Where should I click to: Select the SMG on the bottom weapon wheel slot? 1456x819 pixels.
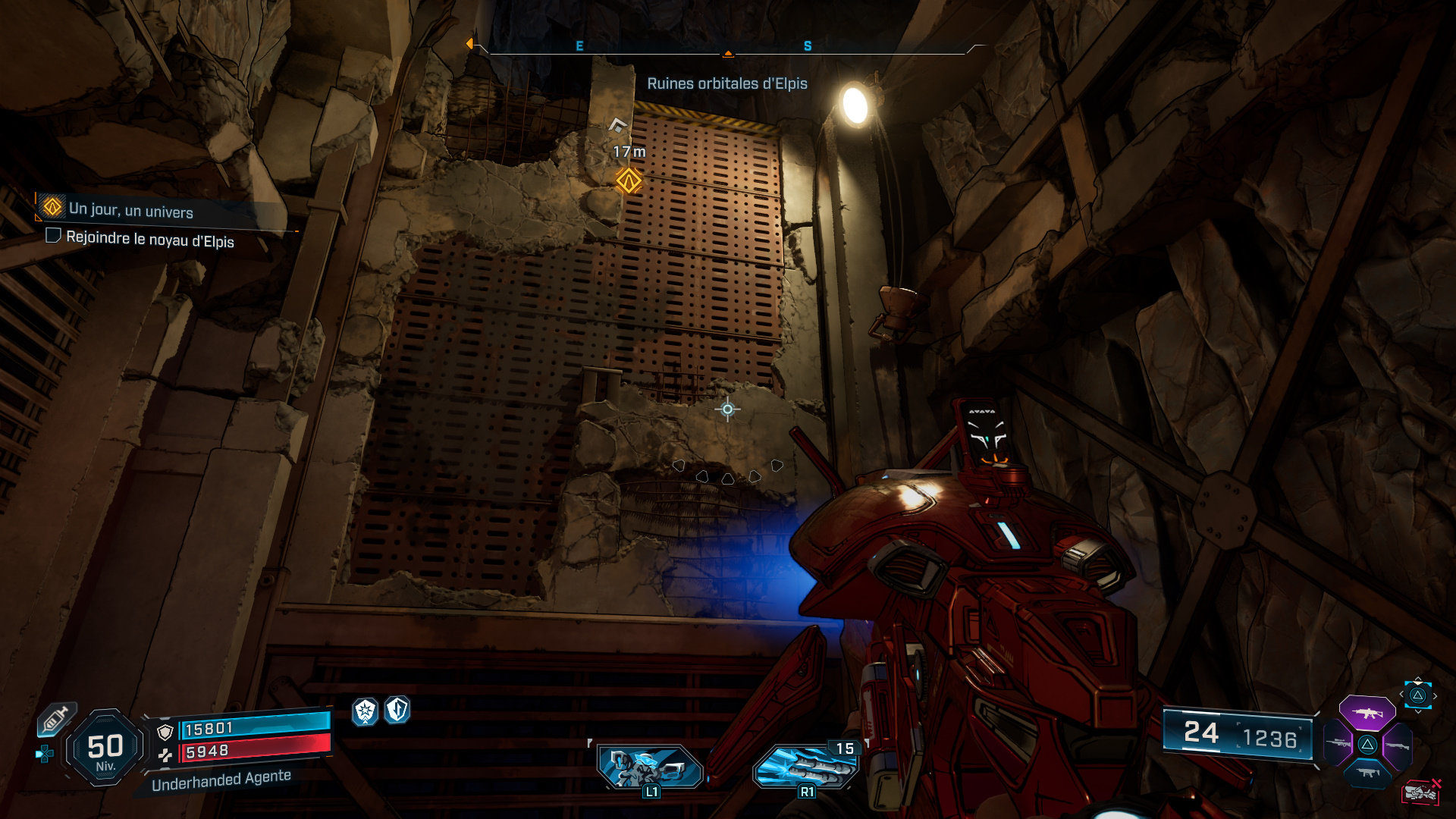(1367, 773)
